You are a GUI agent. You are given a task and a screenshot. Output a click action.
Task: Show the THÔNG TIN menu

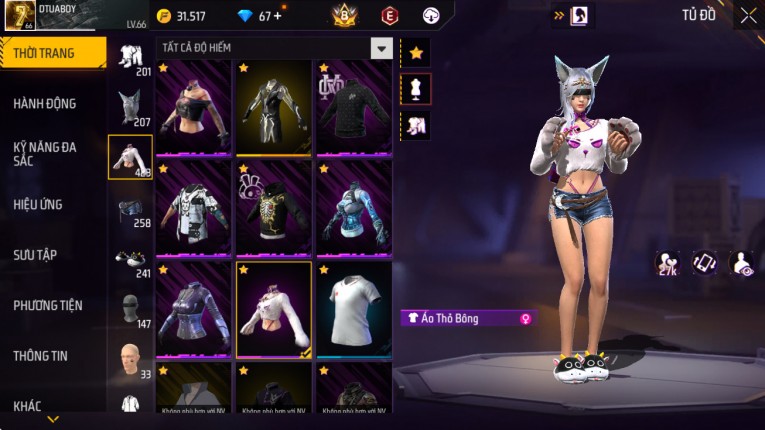click(x=40, y=355)
